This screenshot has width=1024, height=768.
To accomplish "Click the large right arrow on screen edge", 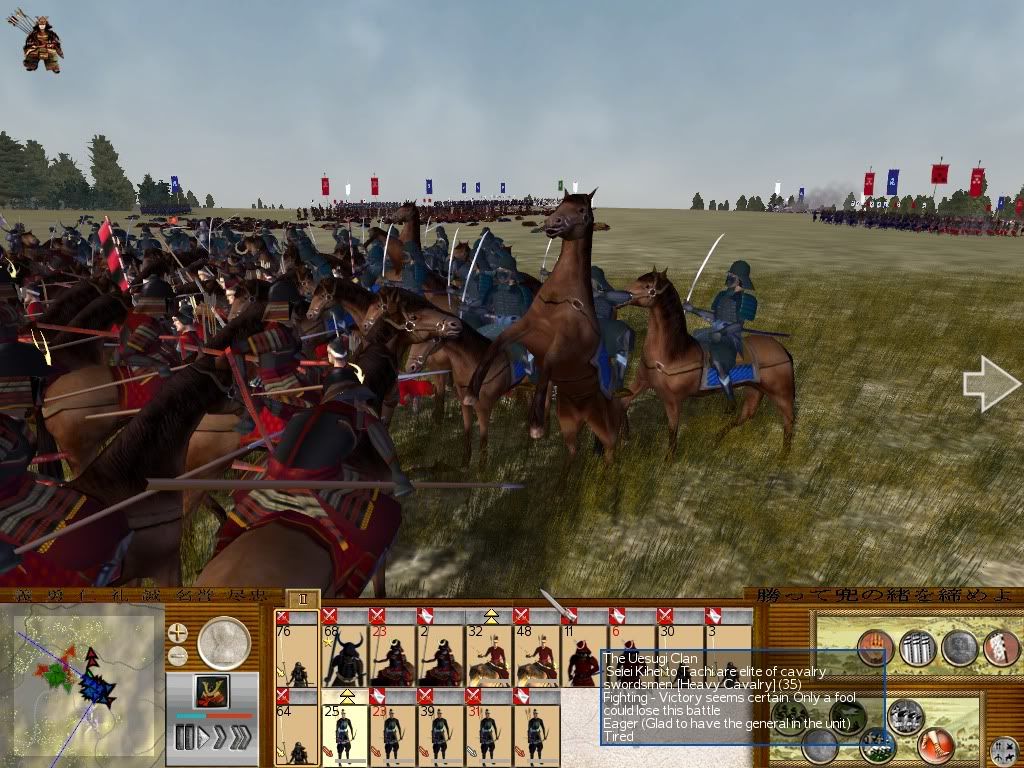I will click(x=991, y=384).
